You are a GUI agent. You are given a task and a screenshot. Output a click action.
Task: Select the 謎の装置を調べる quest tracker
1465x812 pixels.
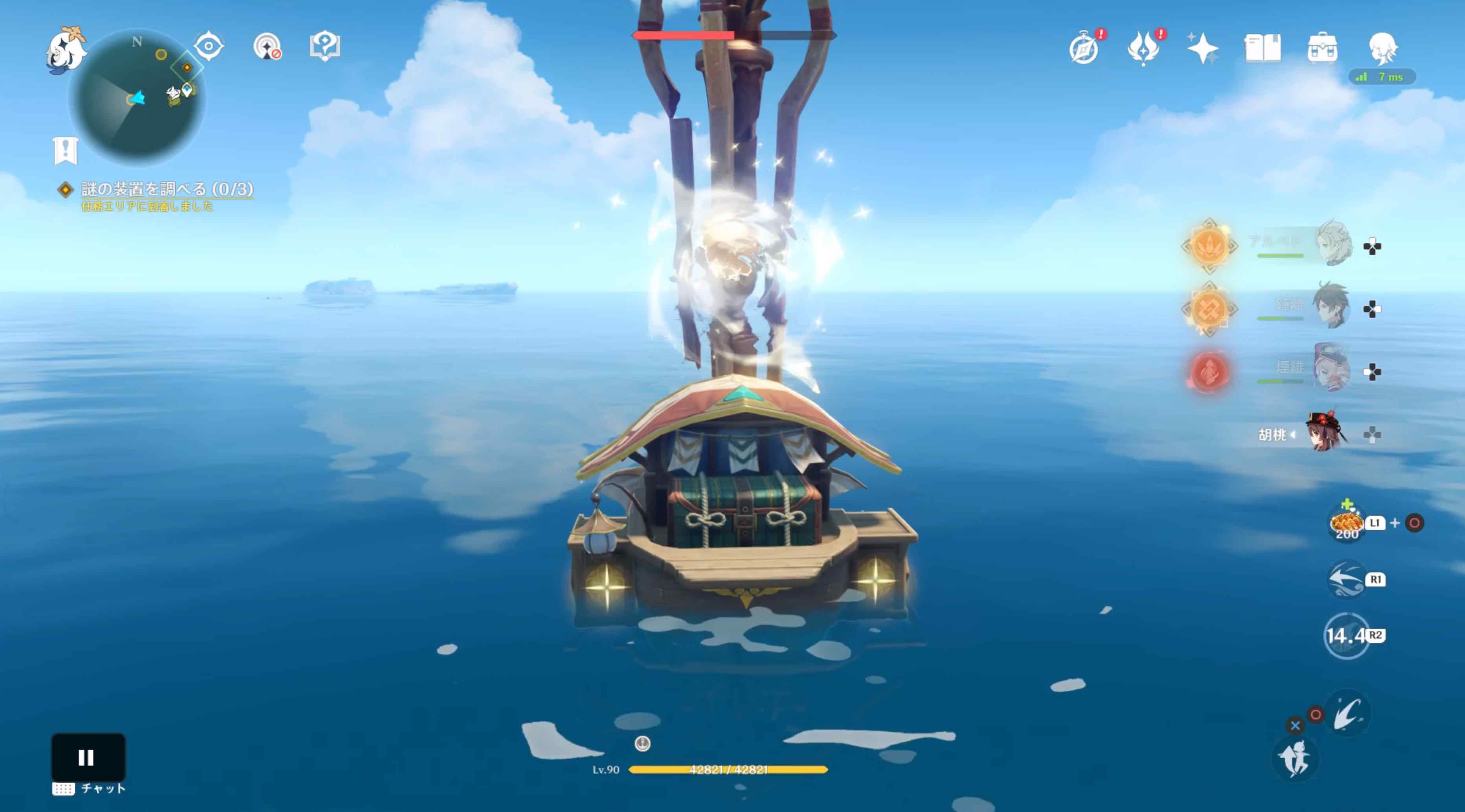click(x=166, y=189)
